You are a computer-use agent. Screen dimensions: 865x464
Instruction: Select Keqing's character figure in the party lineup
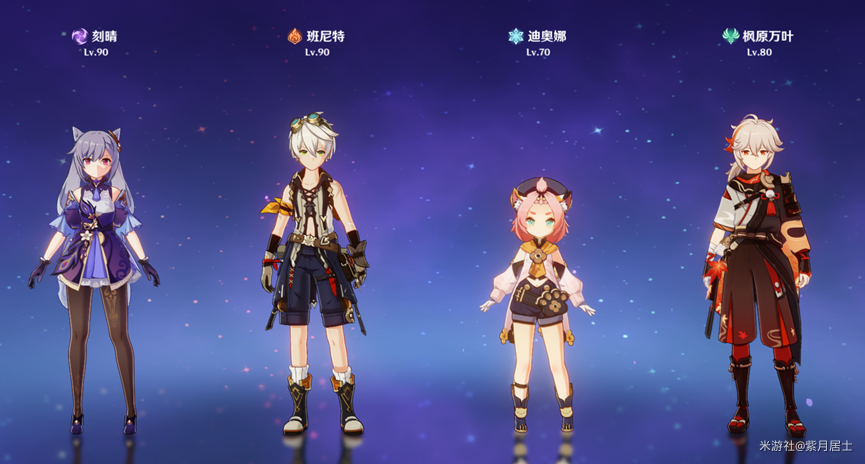click(x=97, y=270)
